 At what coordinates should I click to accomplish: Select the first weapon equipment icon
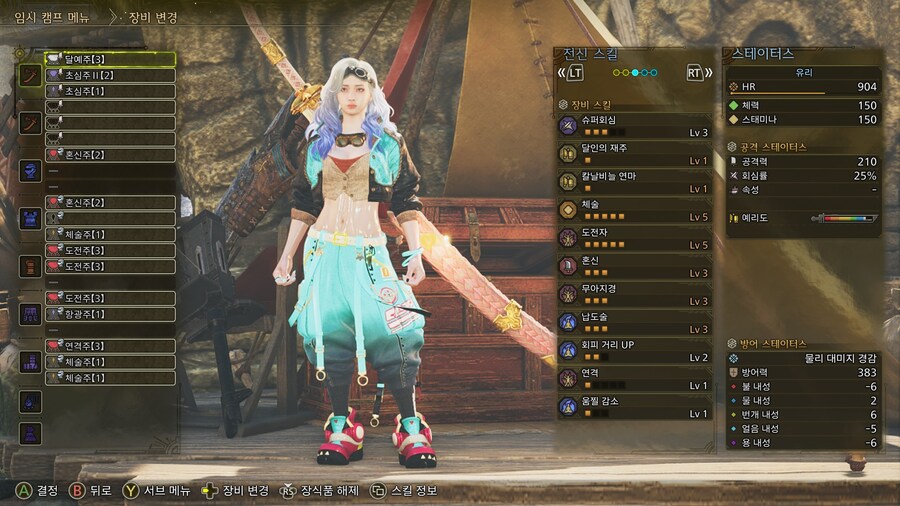pyautogui.click(x=31, y=75)
